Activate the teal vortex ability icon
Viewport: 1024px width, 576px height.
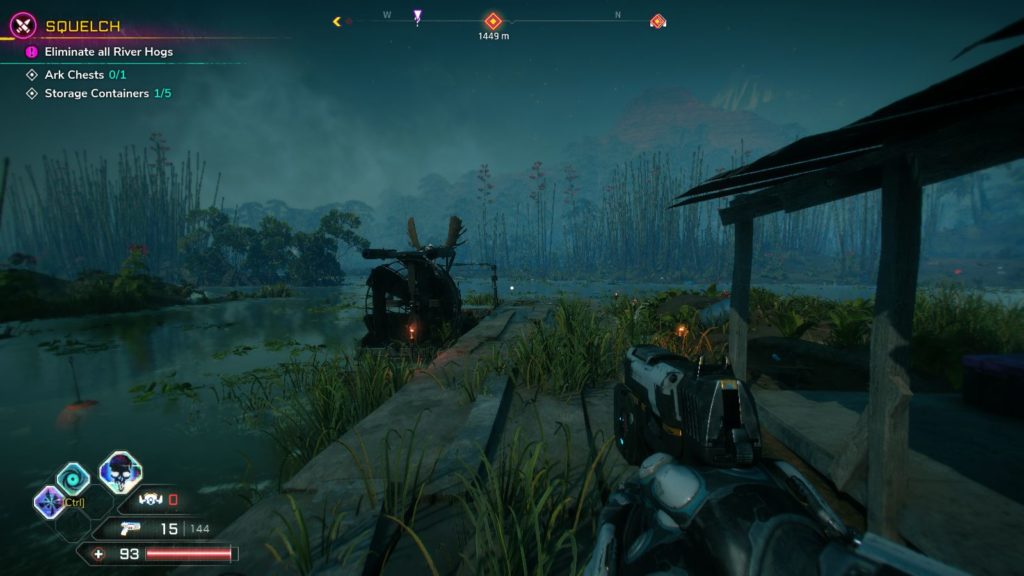(x=73, y=479)
